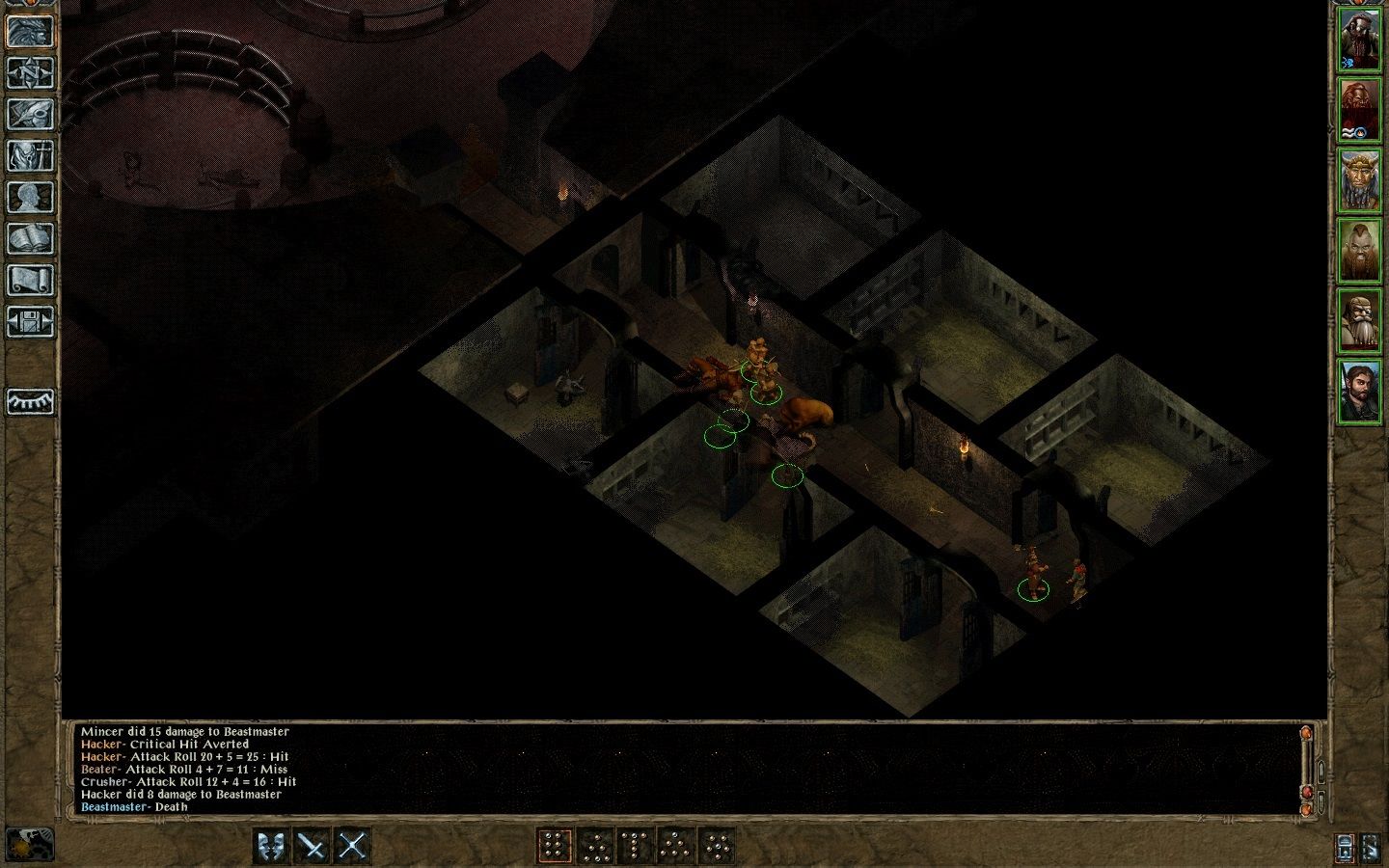Open the character record head-silhouette button
The width and height of the screenshot is (1389, 868).
coord(30,197)
